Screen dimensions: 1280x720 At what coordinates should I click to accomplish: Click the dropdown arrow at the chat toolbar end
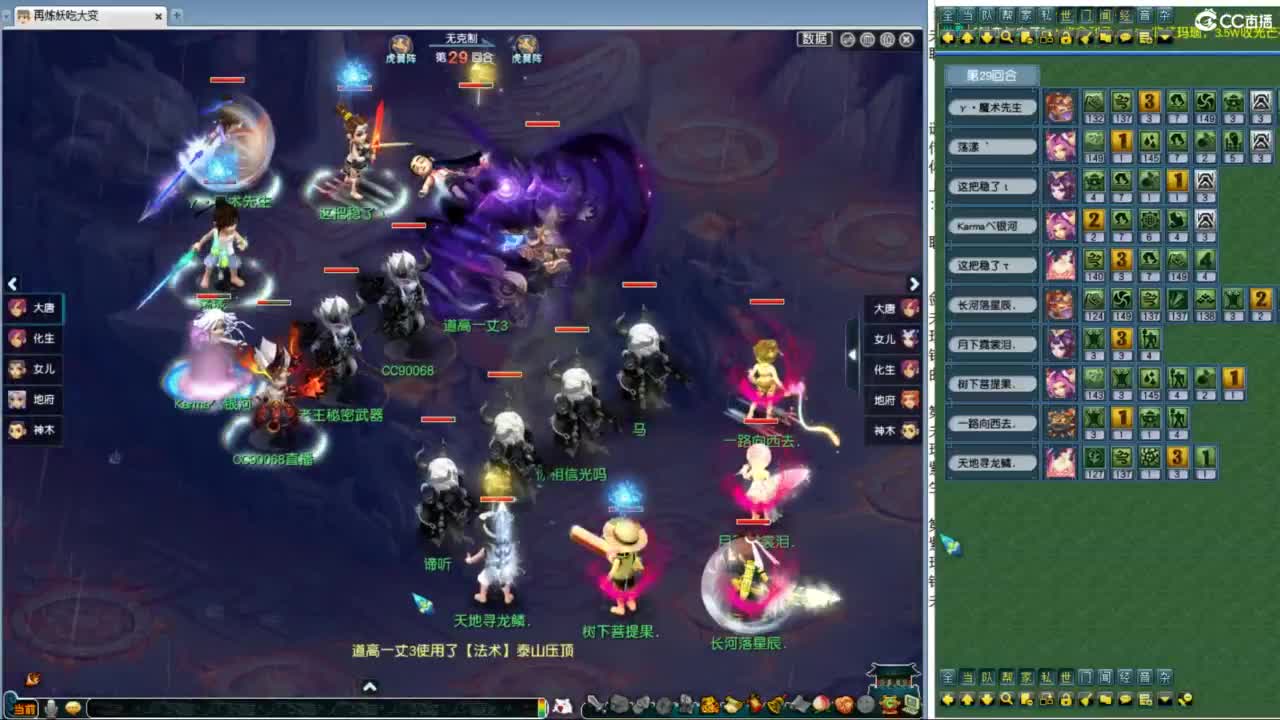point(1165,37)
